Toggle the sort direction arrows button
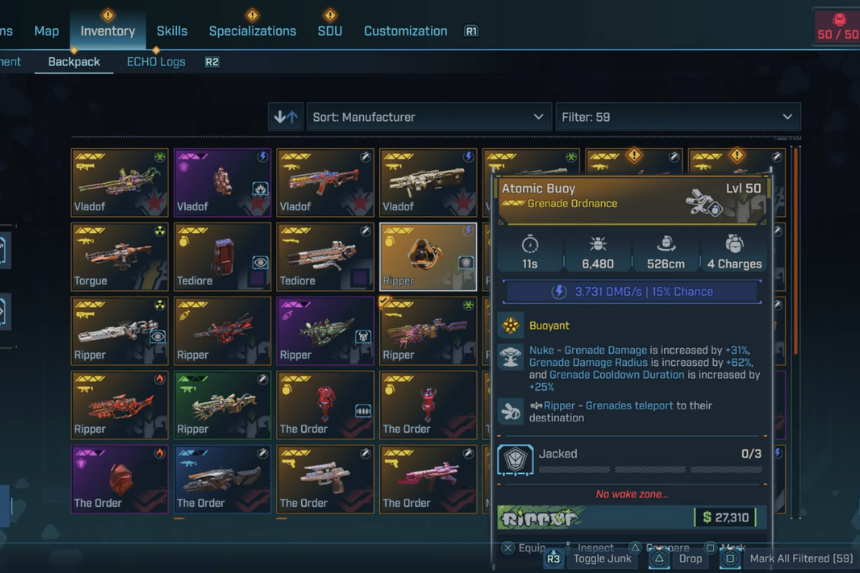 286,117
